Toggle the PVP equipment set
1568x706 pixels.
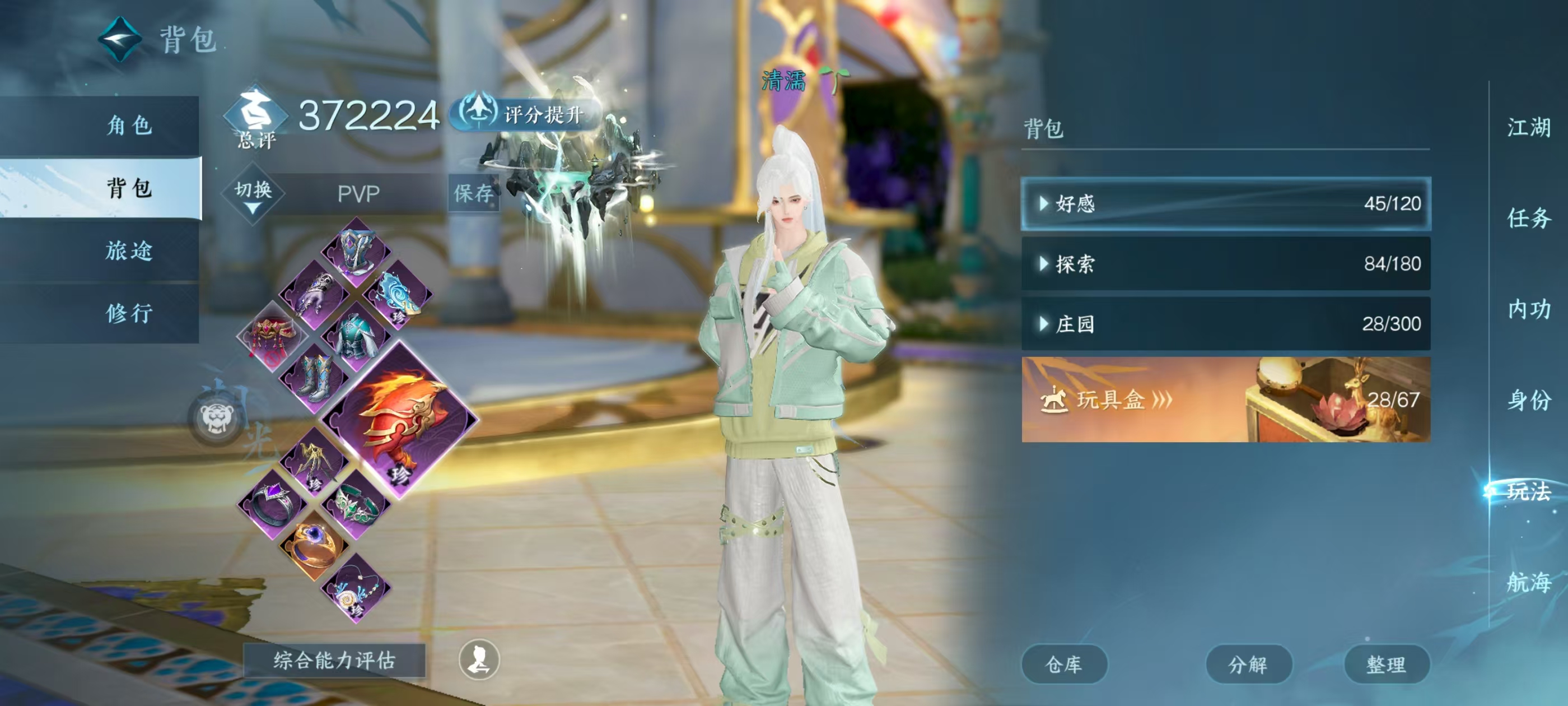click(359, 193)
